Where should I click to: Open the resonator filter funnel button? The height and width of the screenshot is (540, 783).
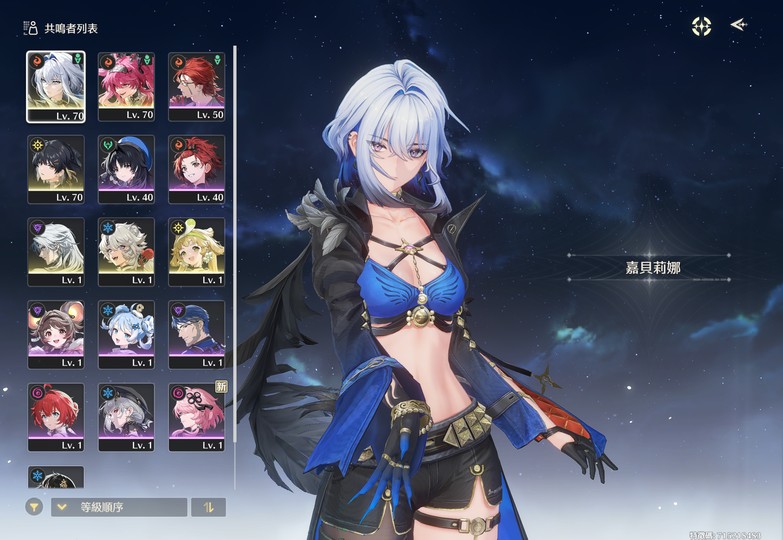click(x=35, y=507)
